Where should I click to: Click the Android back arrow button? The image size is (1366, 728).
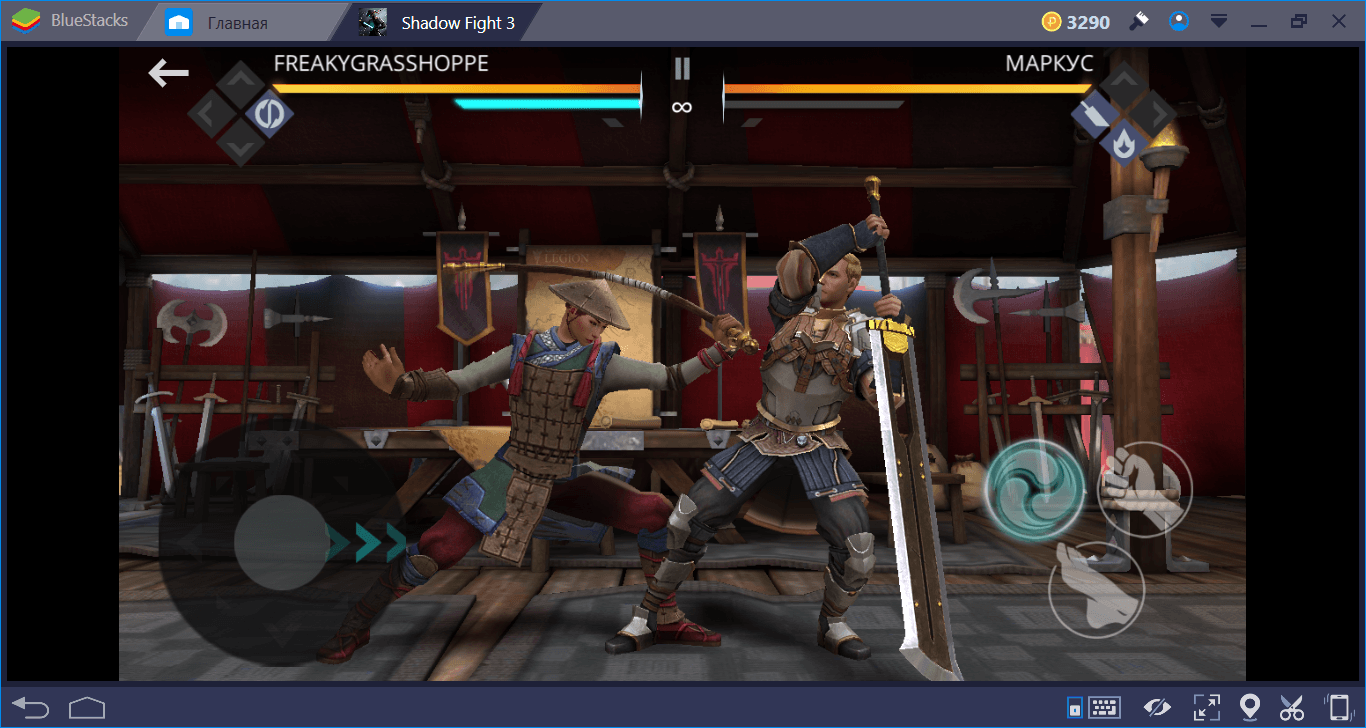tap(31, 708)
